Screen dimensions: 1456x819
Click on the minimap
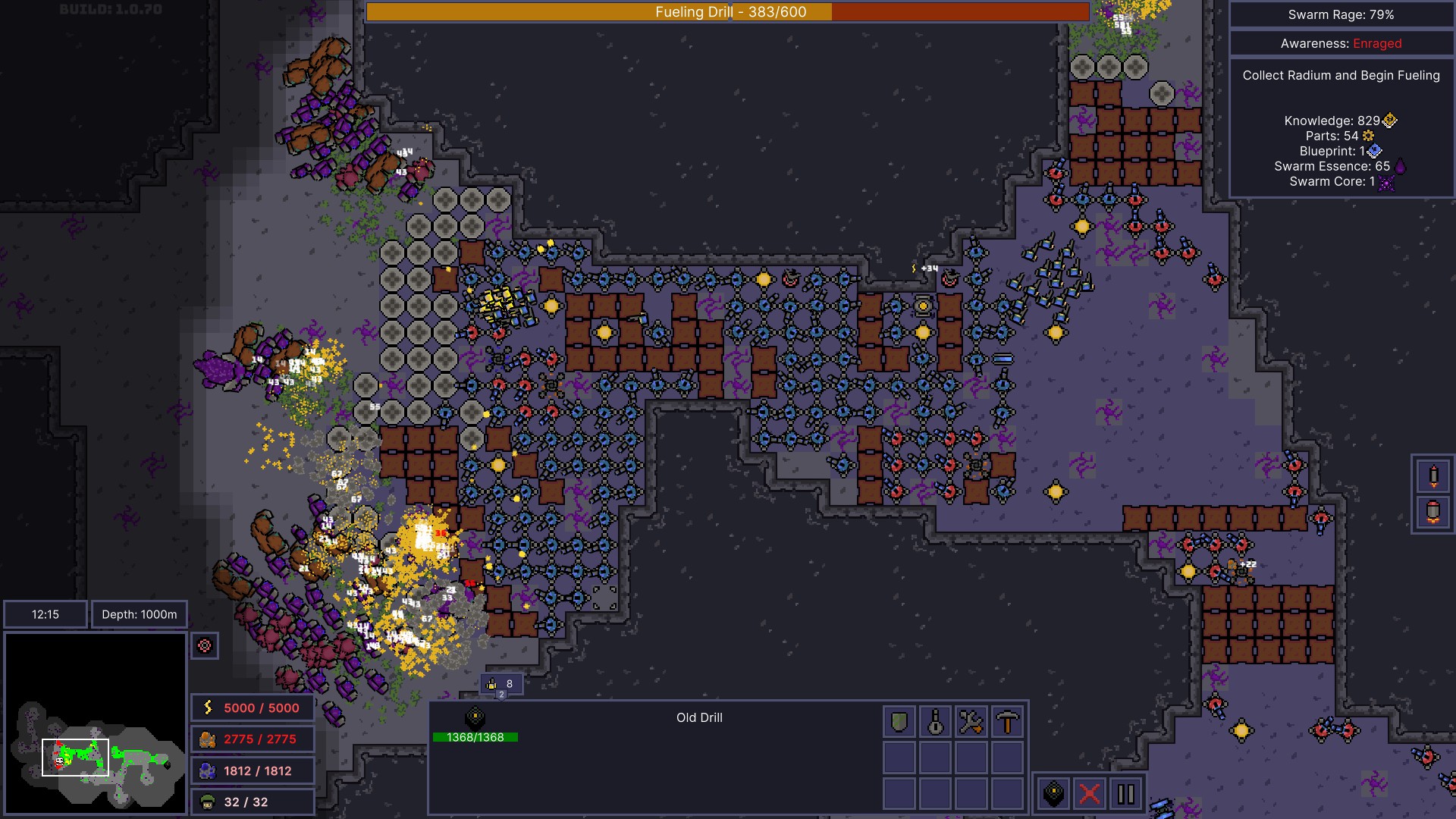[96, 723]
